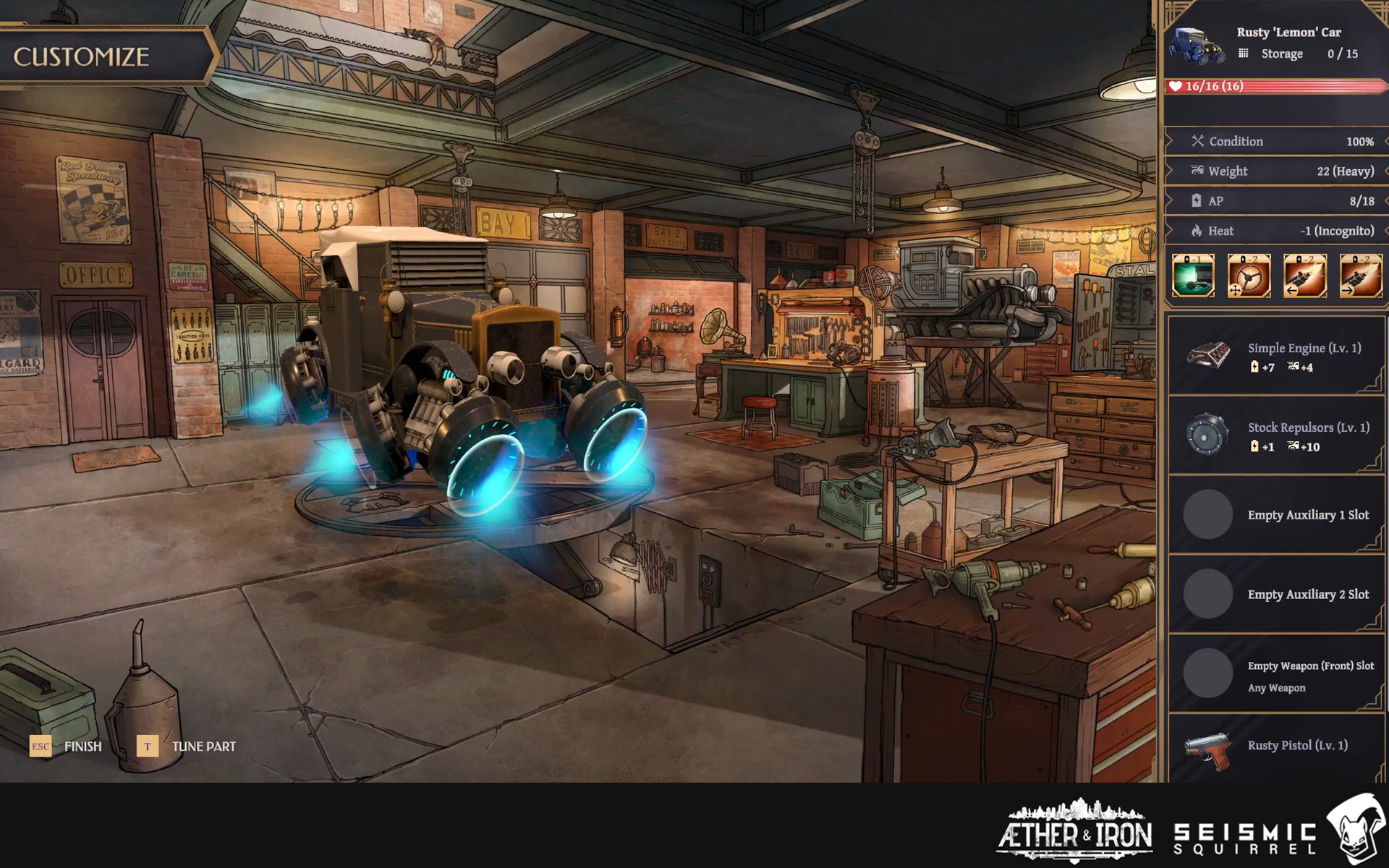Open the AP stat details

click(x=1276, y=201)
